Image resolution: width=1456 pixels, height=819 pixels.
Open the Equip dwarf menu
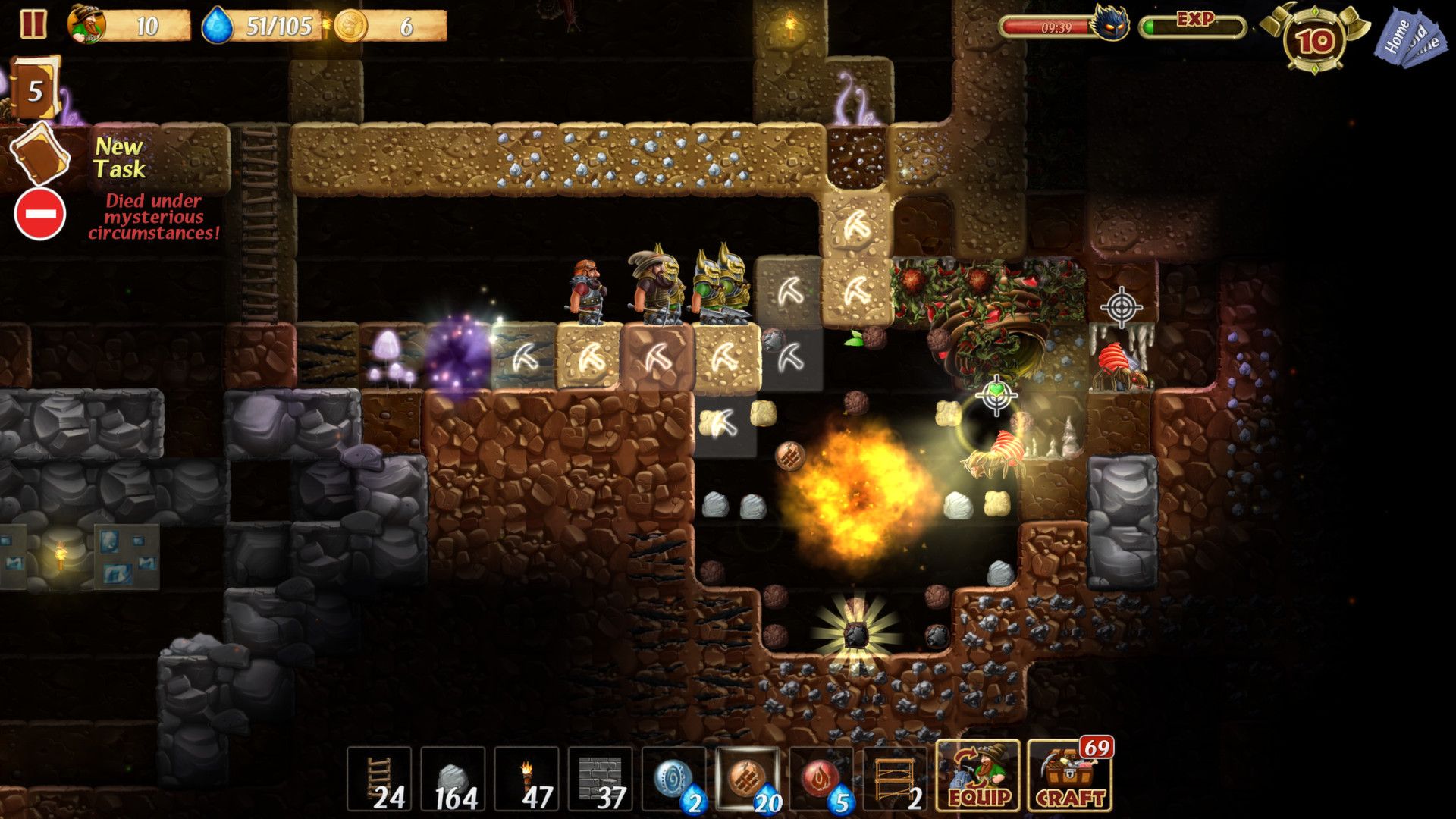coord(978,777)
